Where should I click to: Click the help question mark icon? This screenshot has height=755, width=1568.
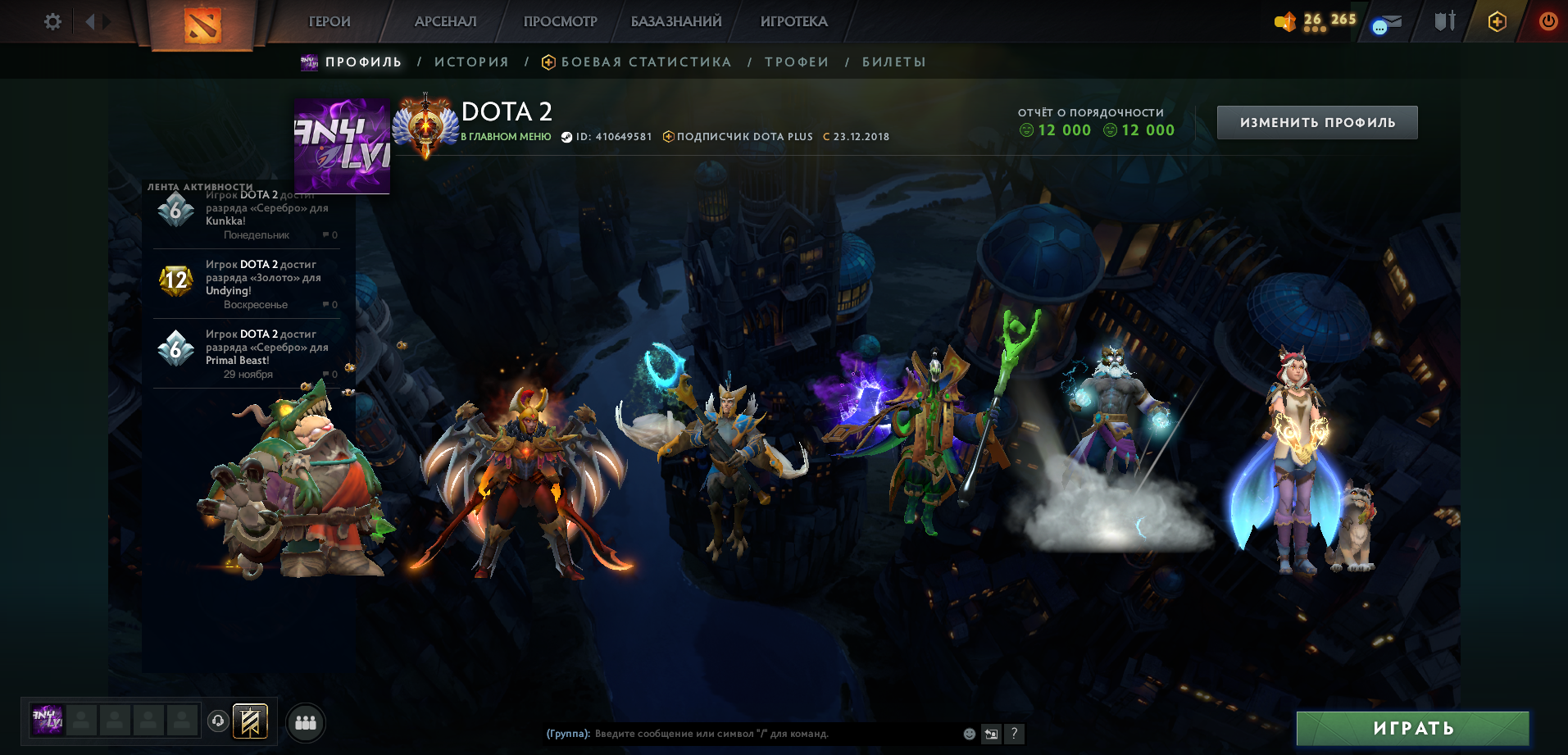click(x=1014, y=735)
